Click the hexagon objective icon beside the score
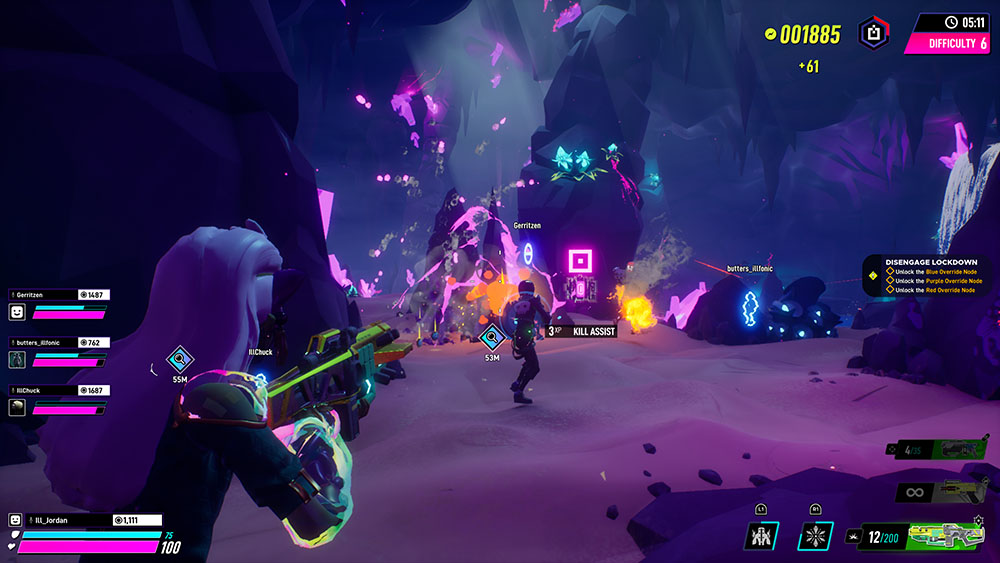Screen dimensions: 1000x563 (873, 34)
